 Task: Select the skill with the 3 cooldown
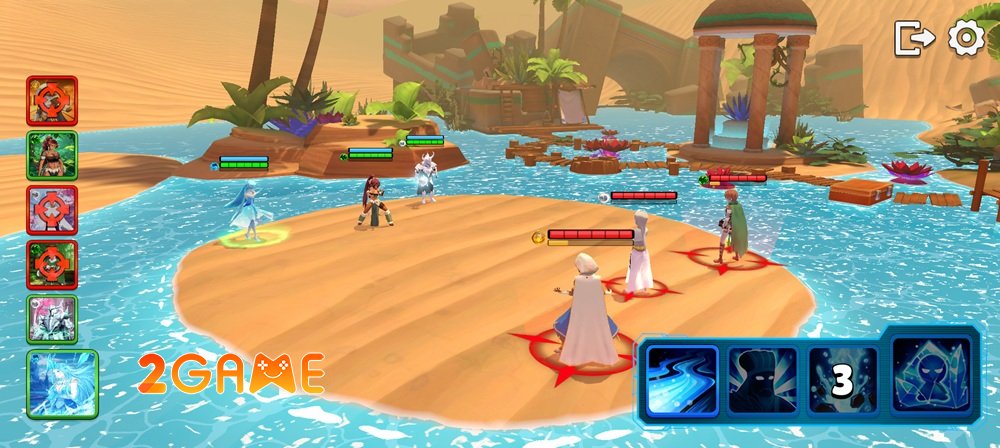(842, 381)
